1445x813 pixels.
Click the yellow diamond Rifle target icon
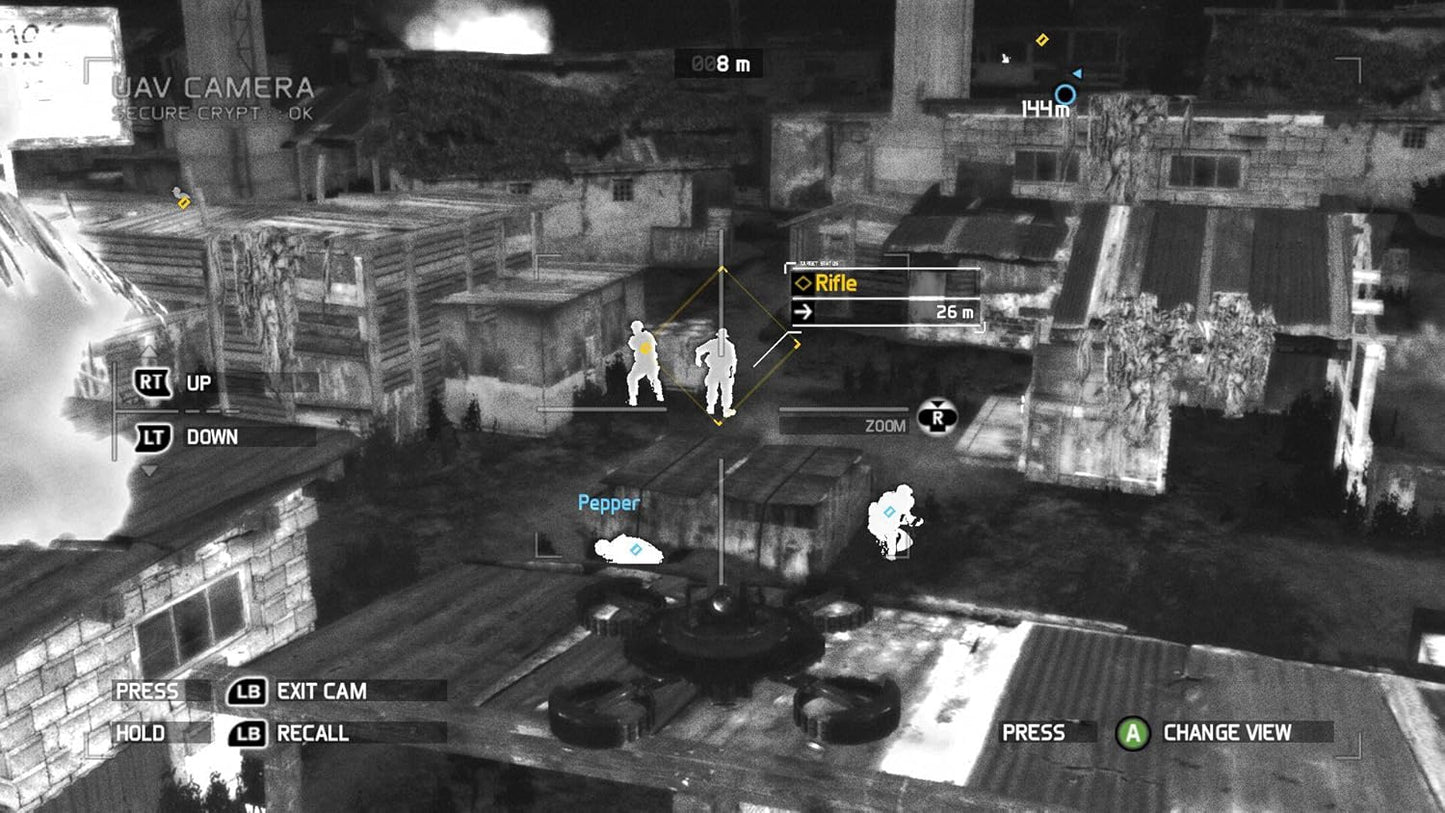coord(803,283)
